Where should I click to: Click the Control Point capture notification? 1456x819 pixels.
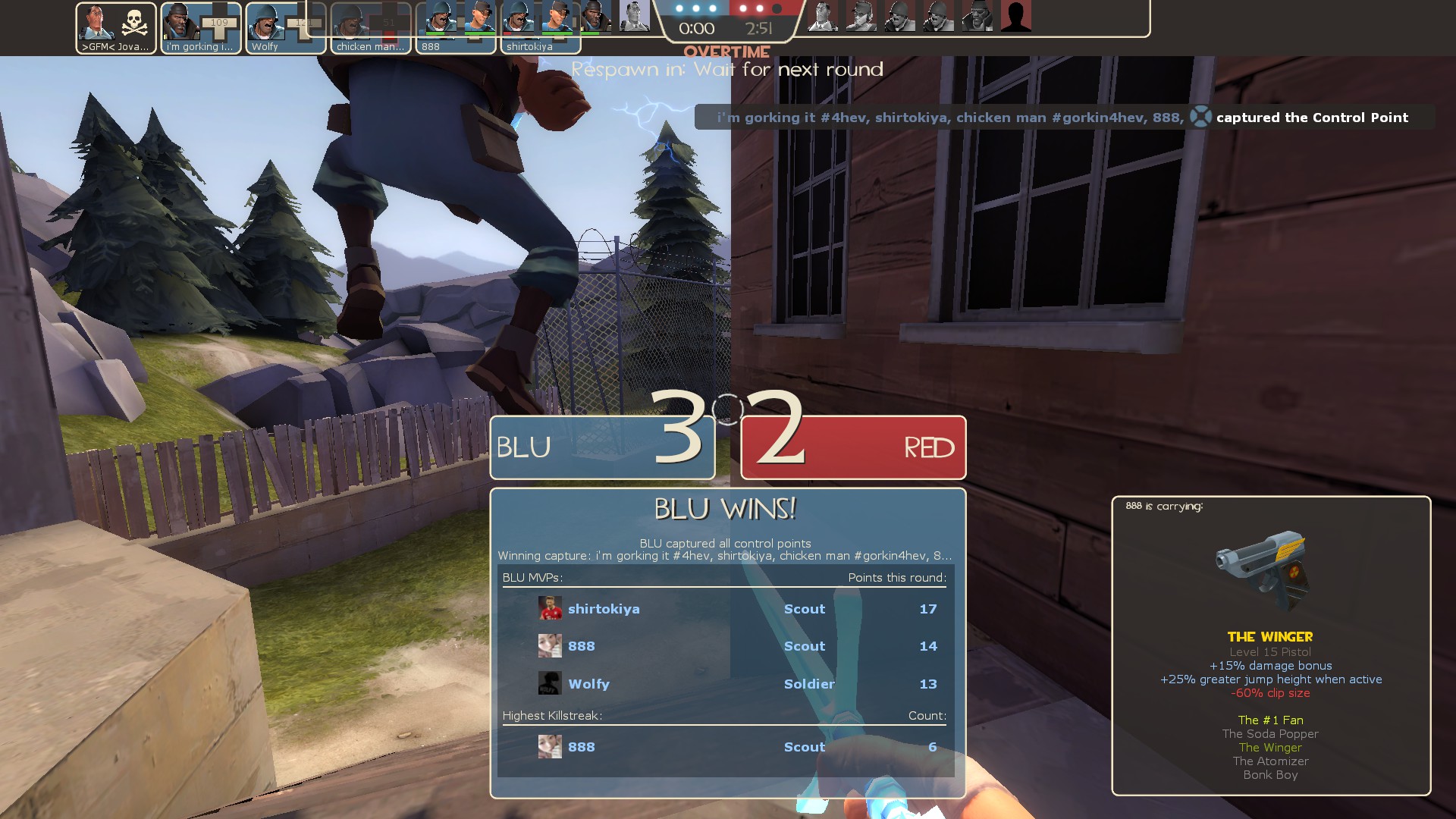[1064, 118]
